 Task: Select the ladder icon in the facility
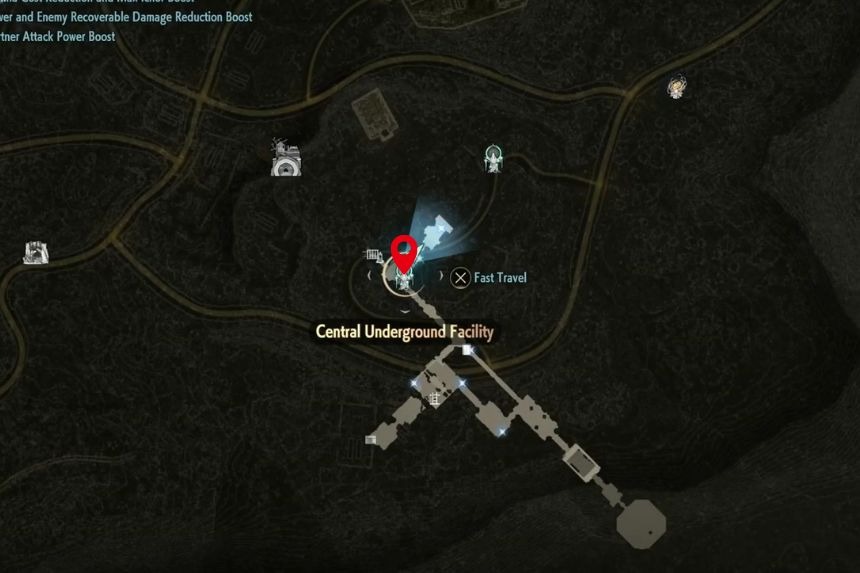point(435,399)
